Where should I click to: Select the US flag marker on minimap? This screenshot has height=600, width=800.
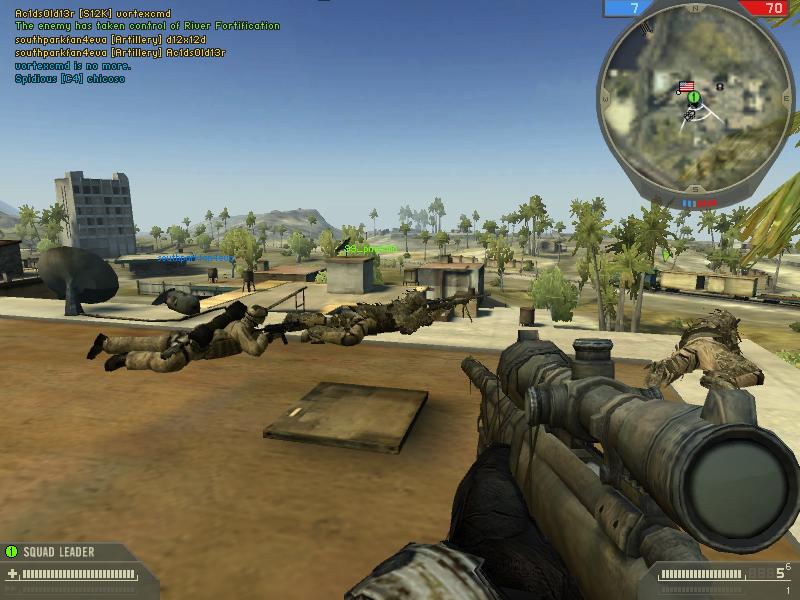point(686,87)
